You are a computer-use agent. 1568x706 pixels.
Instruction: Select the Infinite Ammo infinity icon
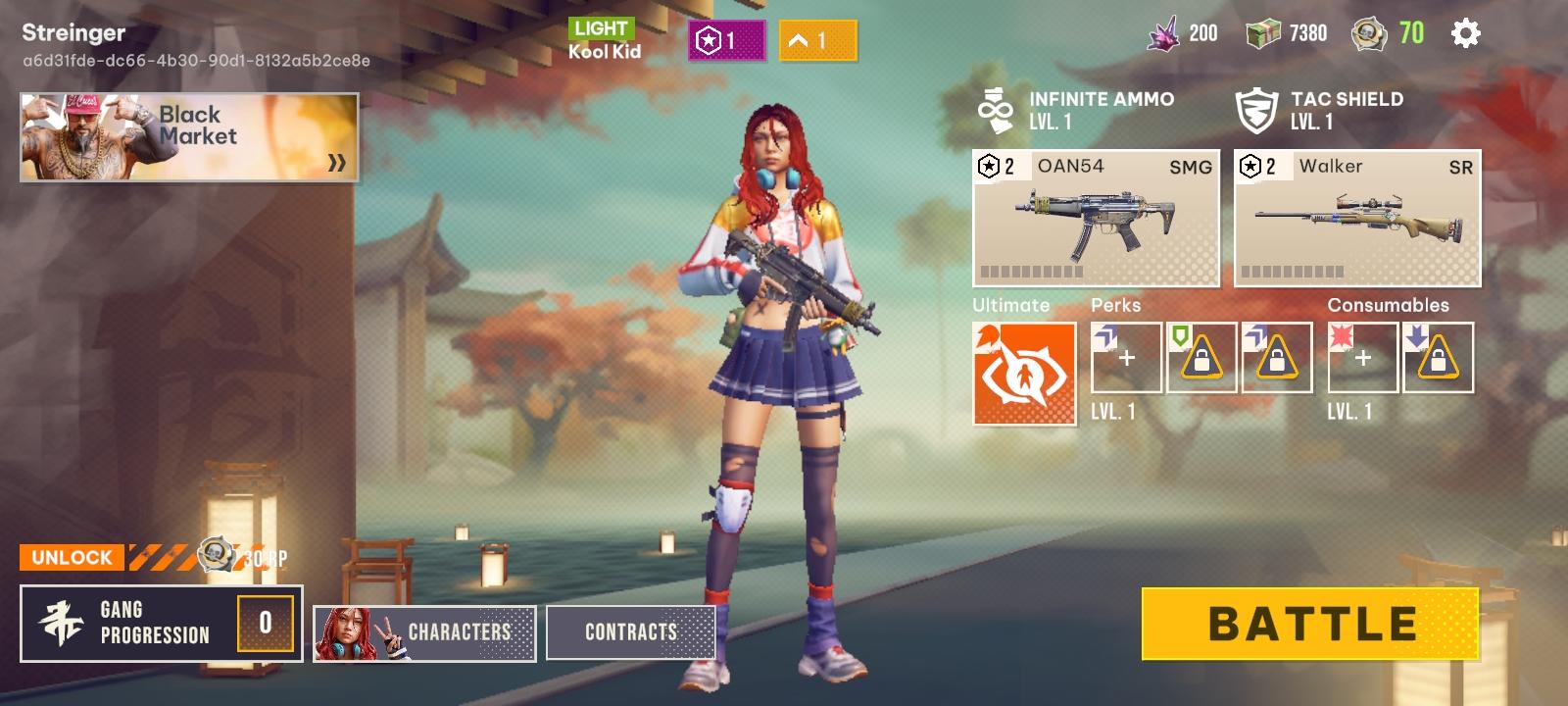tap(995, 108)
